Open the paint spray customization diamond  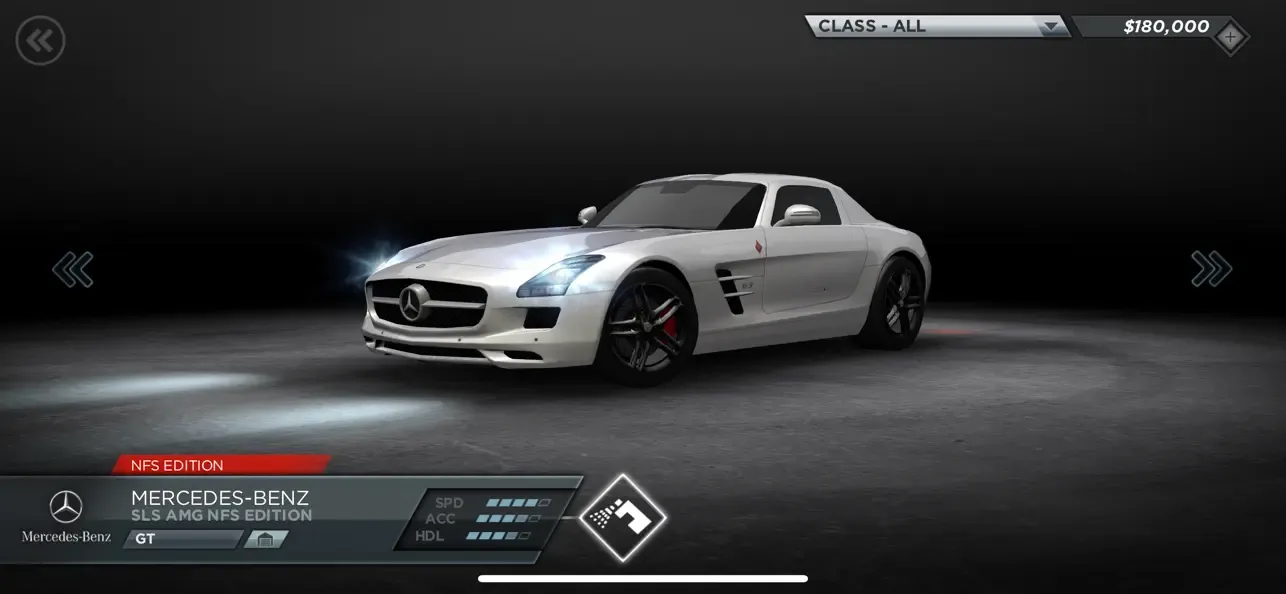coord(622,517)
